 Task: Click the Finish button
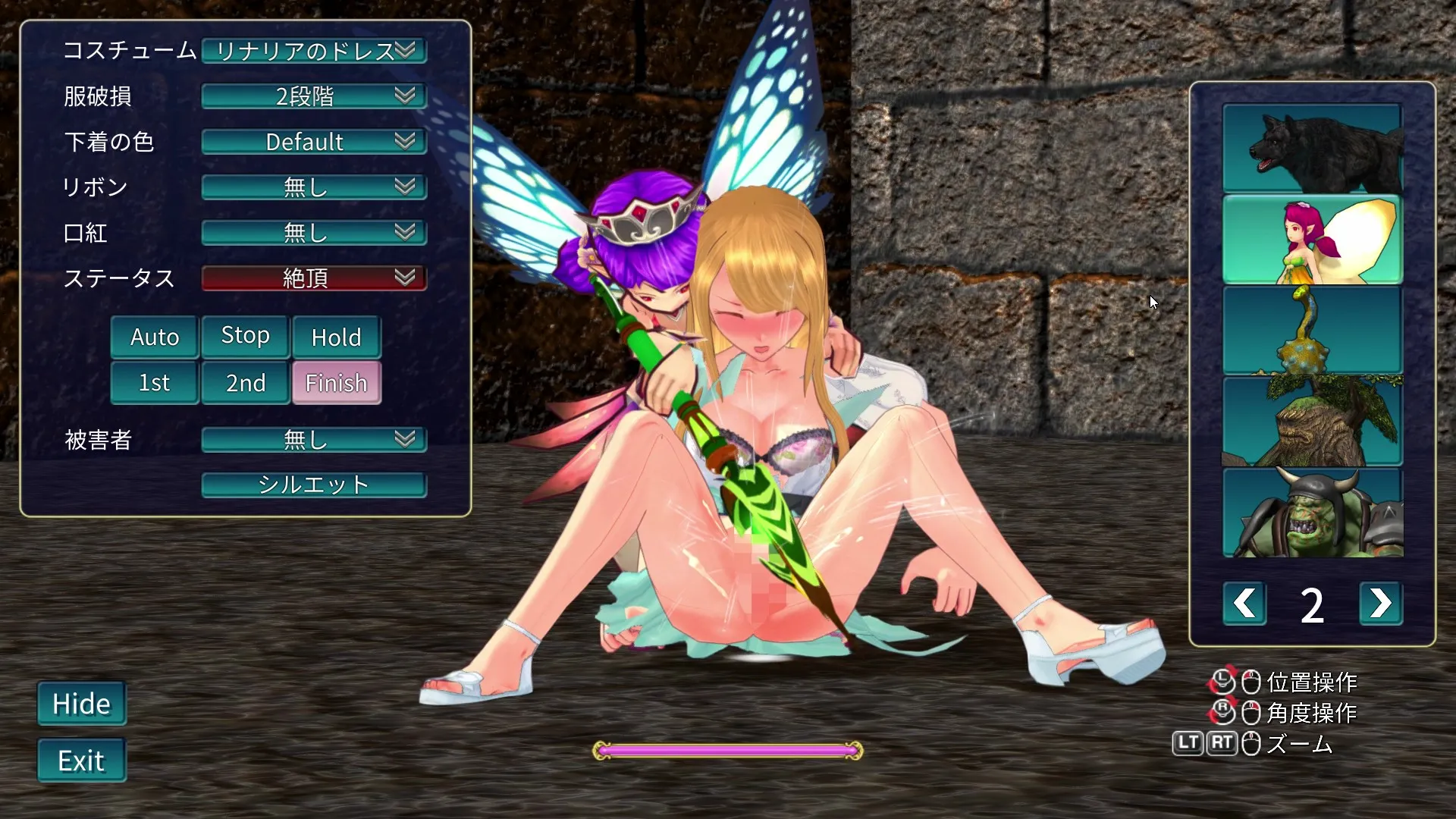(x=336, y=383)
